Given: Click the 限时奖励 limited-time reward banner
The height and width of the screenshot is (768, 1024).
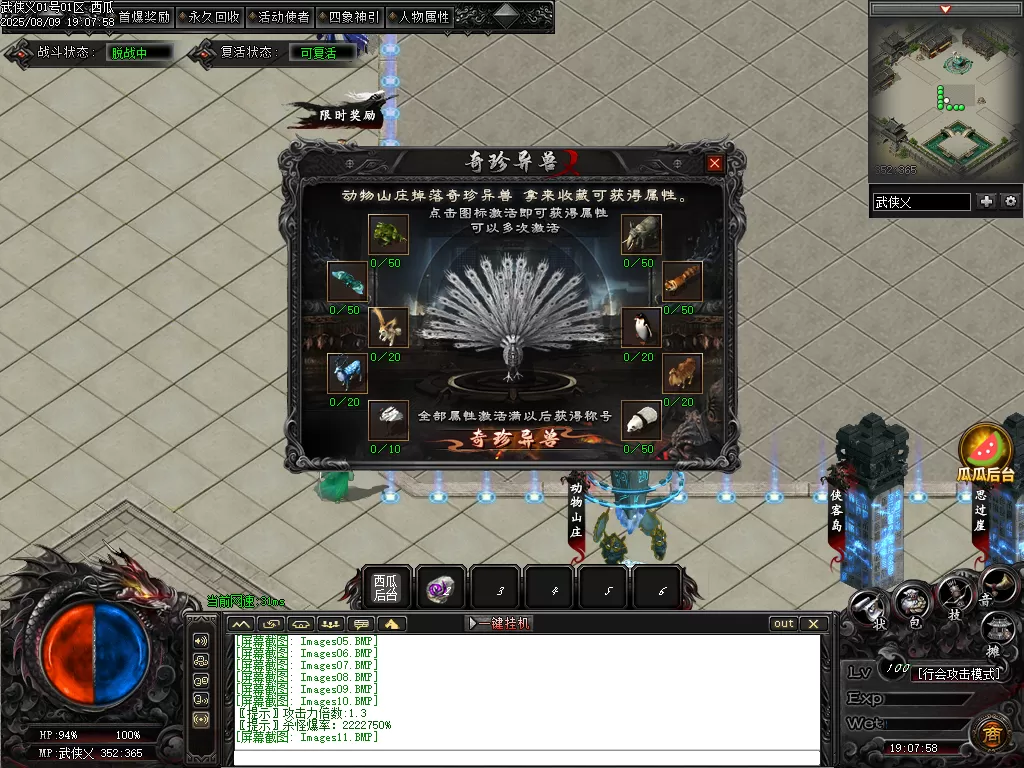Looking at the screenshot, I should tap(345, 114).
